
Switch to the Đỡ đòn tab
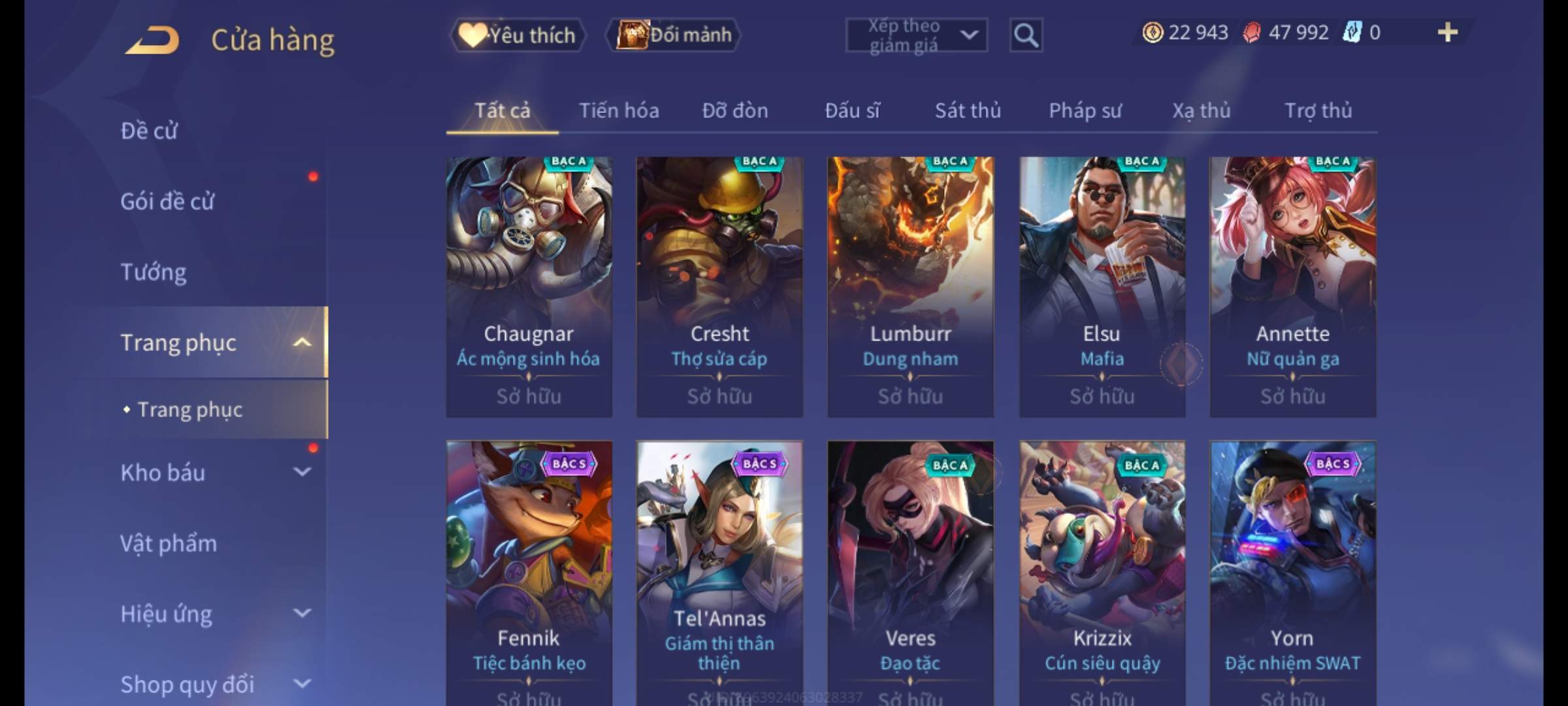click(735, 111)
